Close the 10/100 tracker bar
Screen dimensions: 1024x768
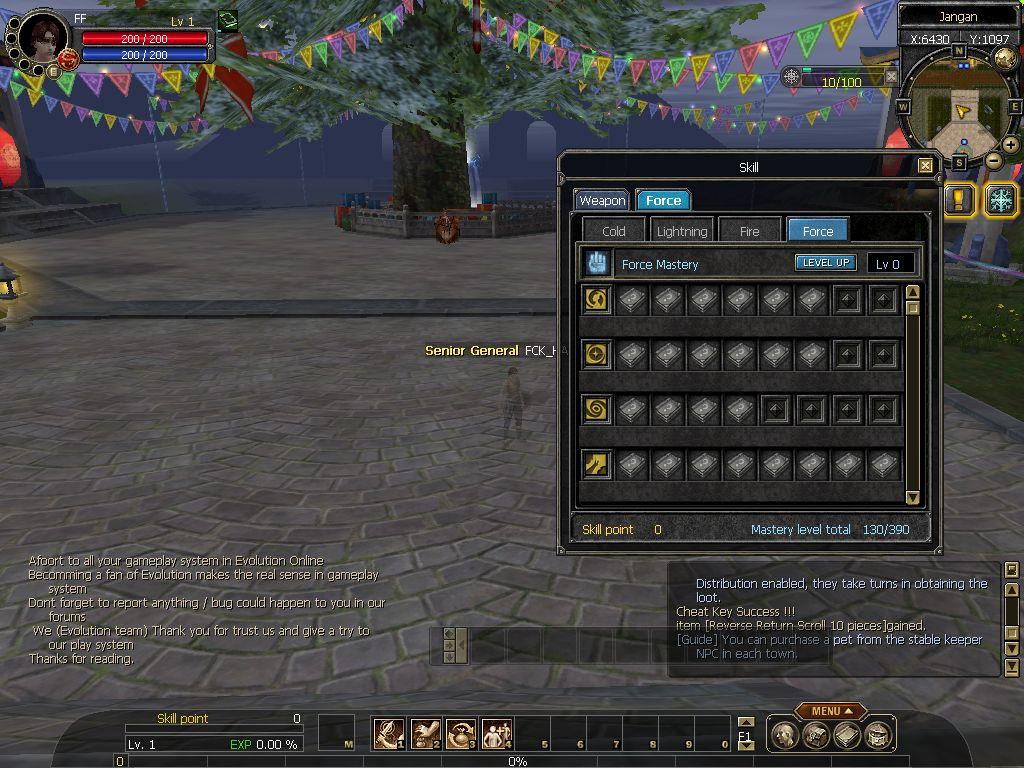[891, 77]
